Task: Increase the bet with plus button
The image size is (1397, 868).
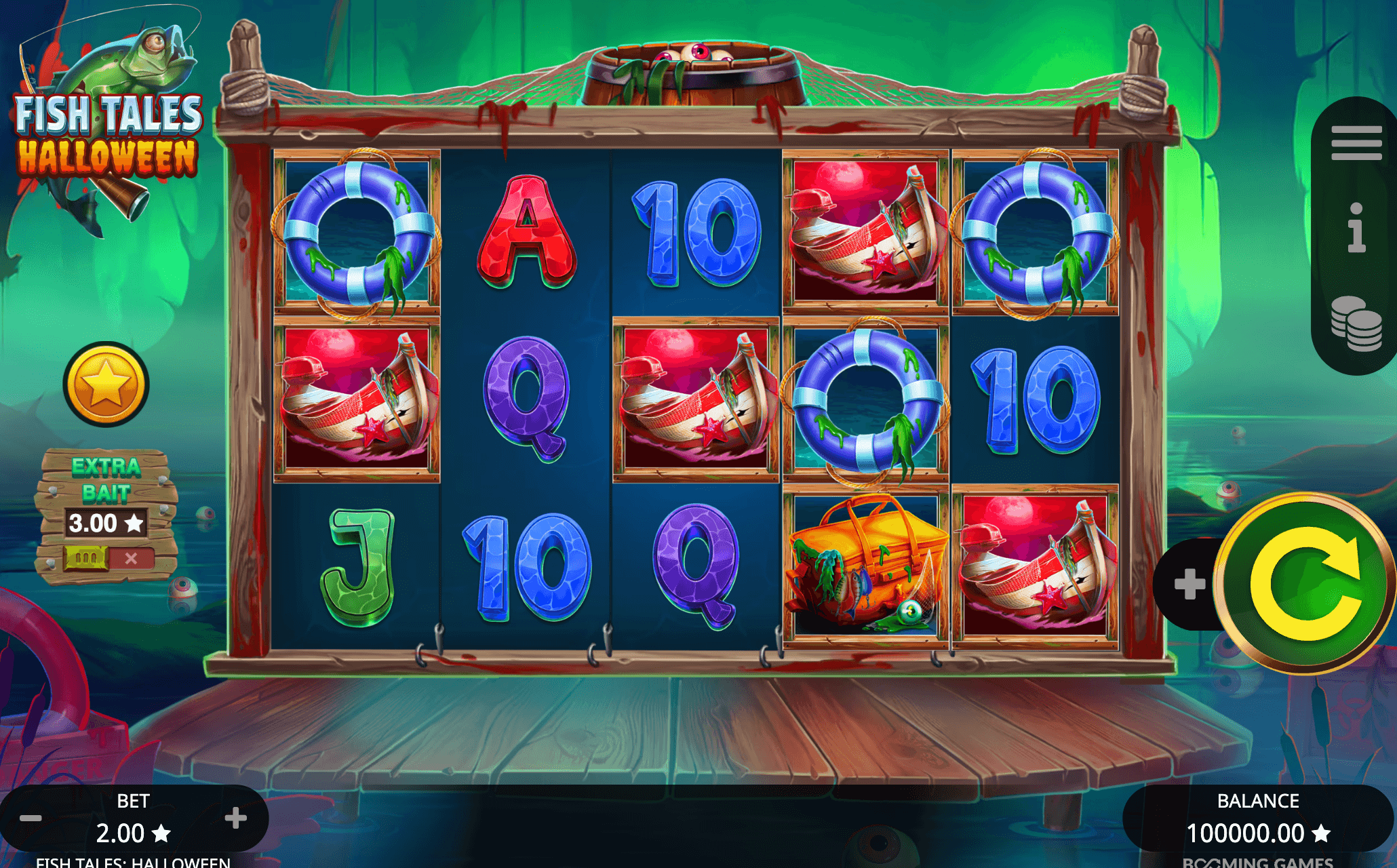Action: [x=237, y=818]
